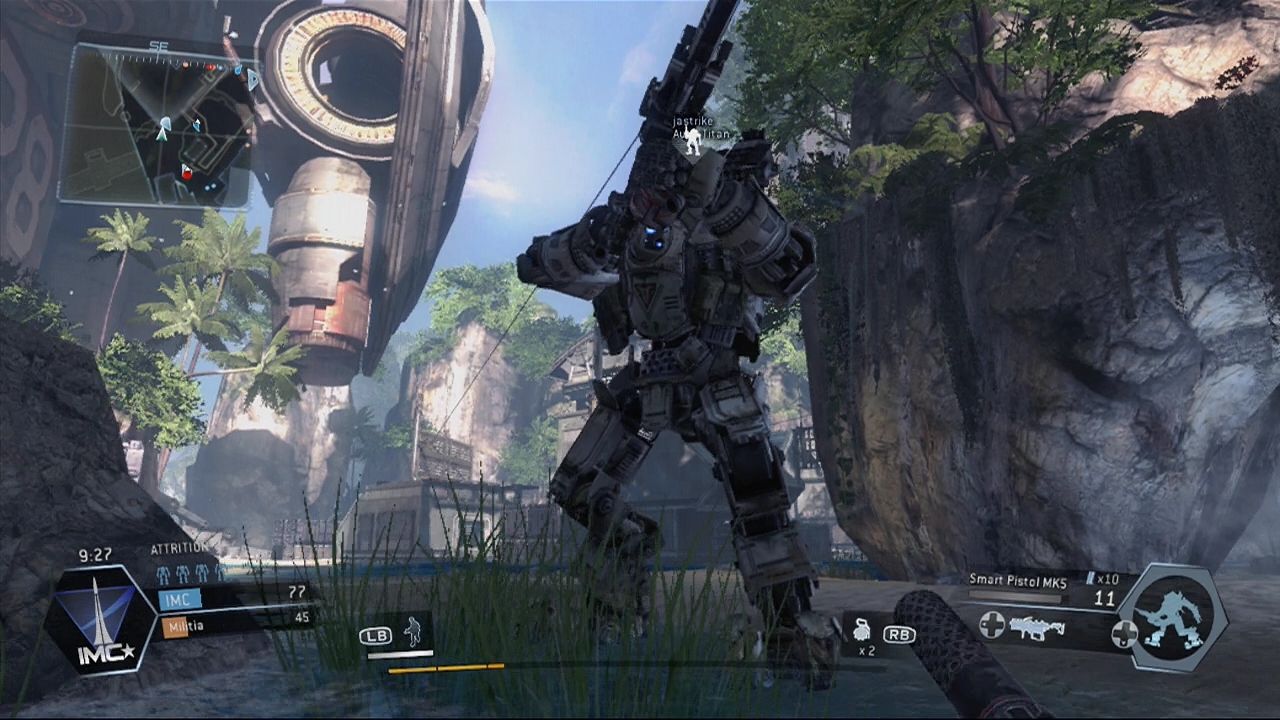
Task: Select the IMC faction emblem
Action: tap(99, 618)
